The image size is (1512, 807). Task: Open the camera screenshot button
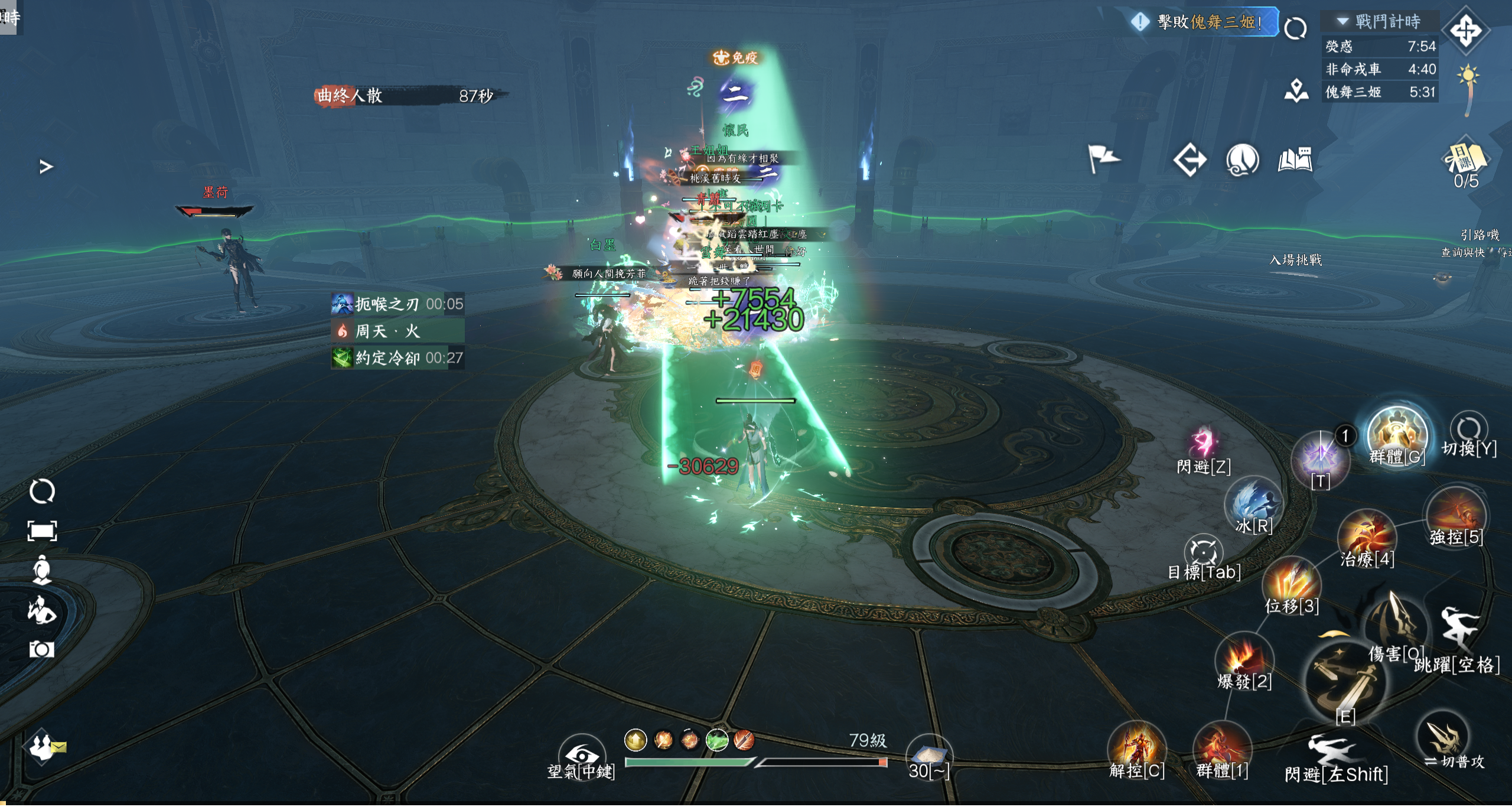pyautogui.click(x=42, y=650)
